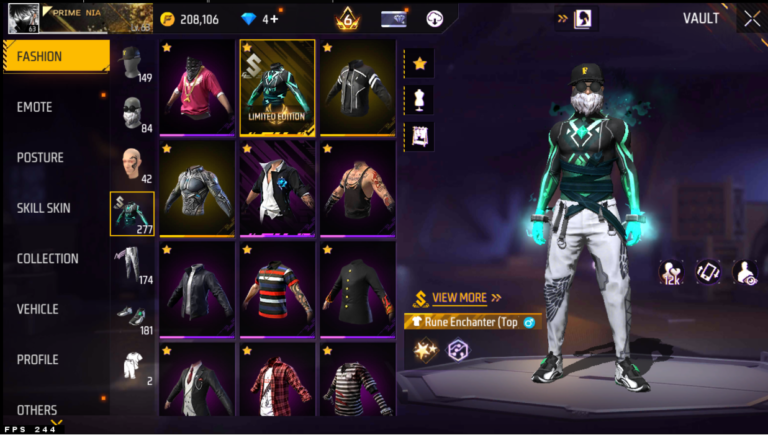768x435 pixels.
Task: Open the Profile section
Action: click(38, 360)
